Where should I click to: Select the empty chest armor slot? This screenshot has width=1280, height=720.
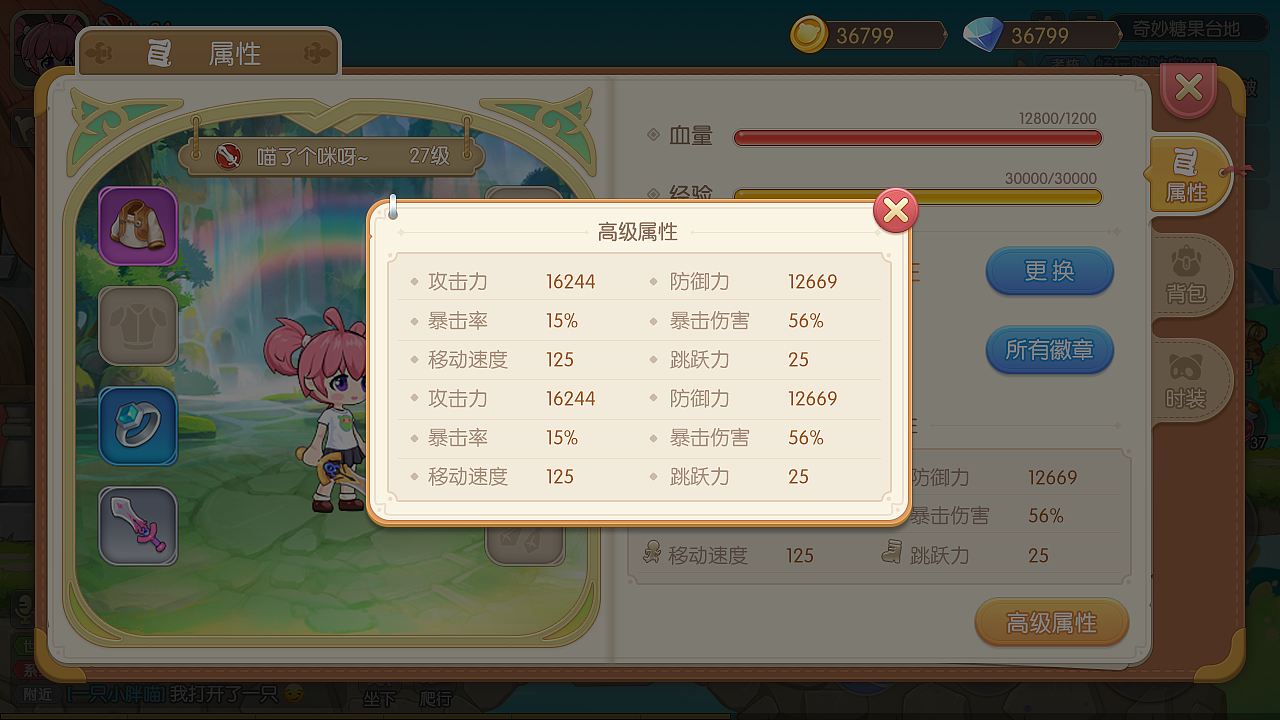138,326
